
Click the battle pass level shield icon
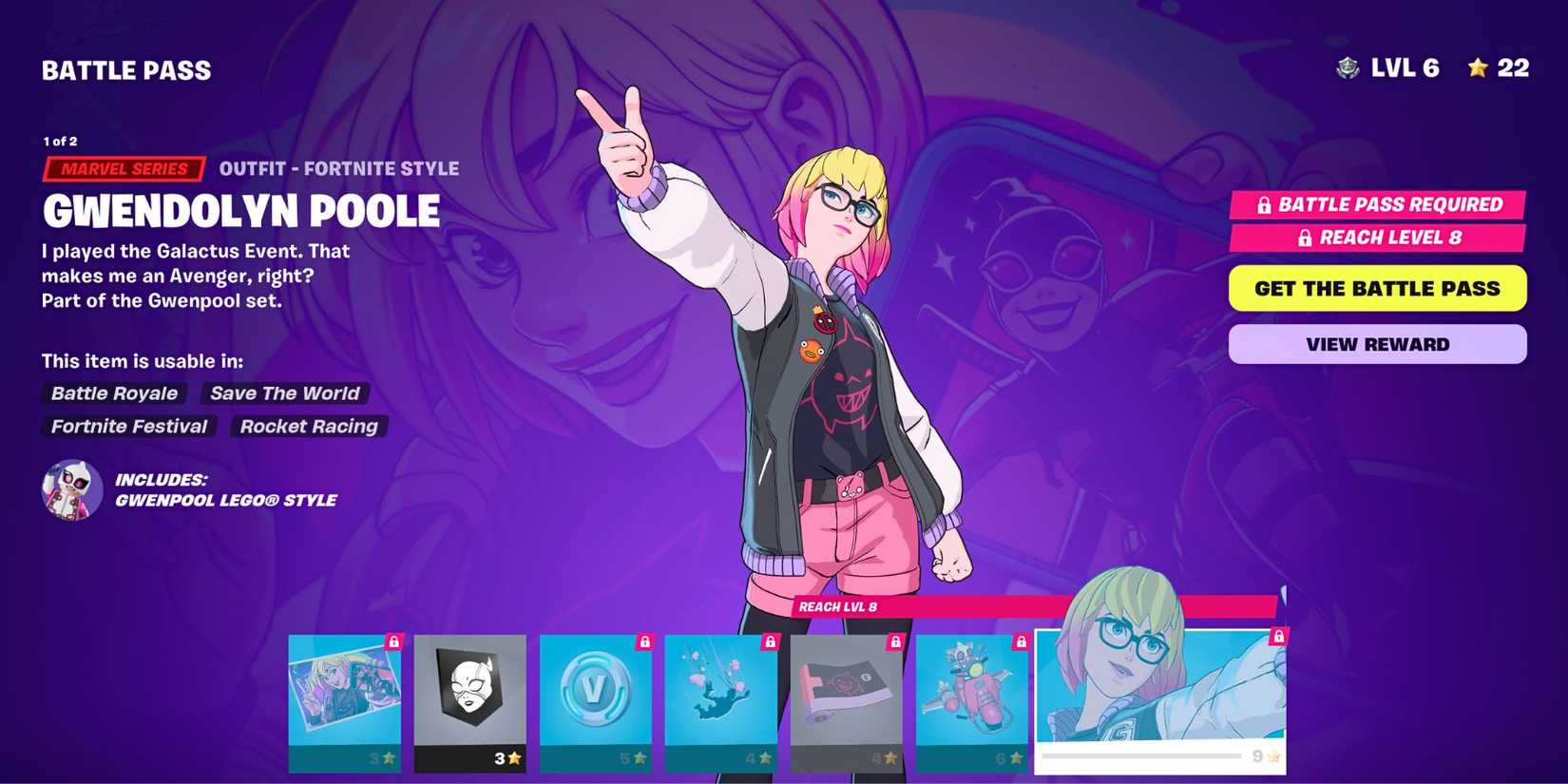click(x=1349, y=67)
